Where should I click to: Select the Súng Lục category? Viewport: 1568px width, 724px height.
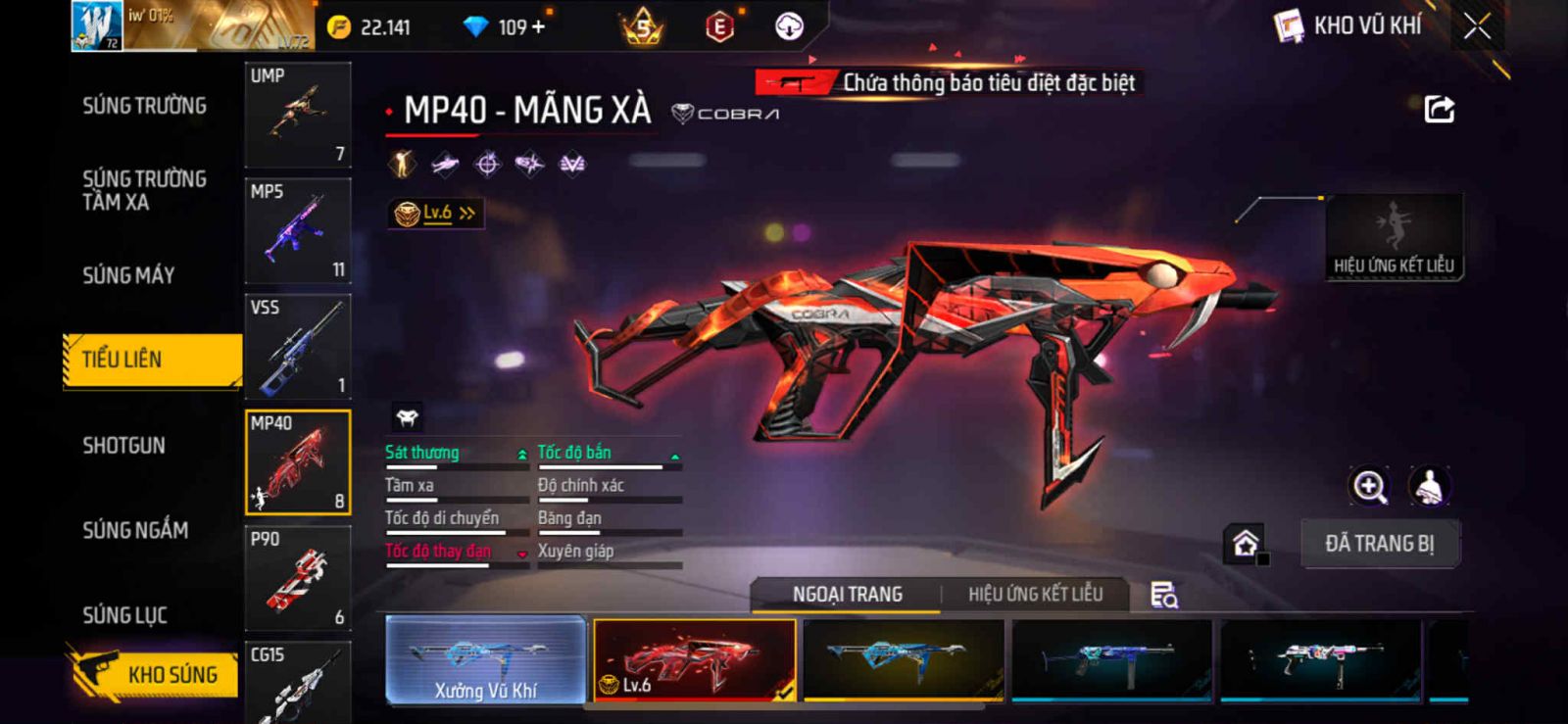124,615
